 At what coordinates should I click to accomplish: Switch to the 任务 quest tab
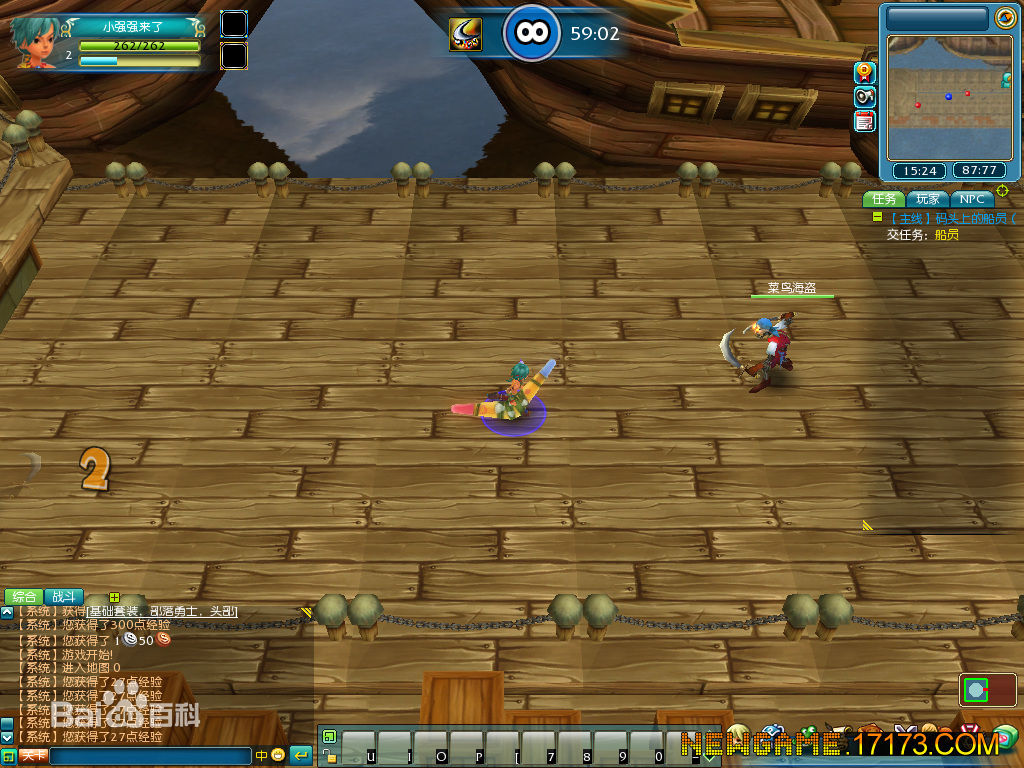tap(885, 199)
